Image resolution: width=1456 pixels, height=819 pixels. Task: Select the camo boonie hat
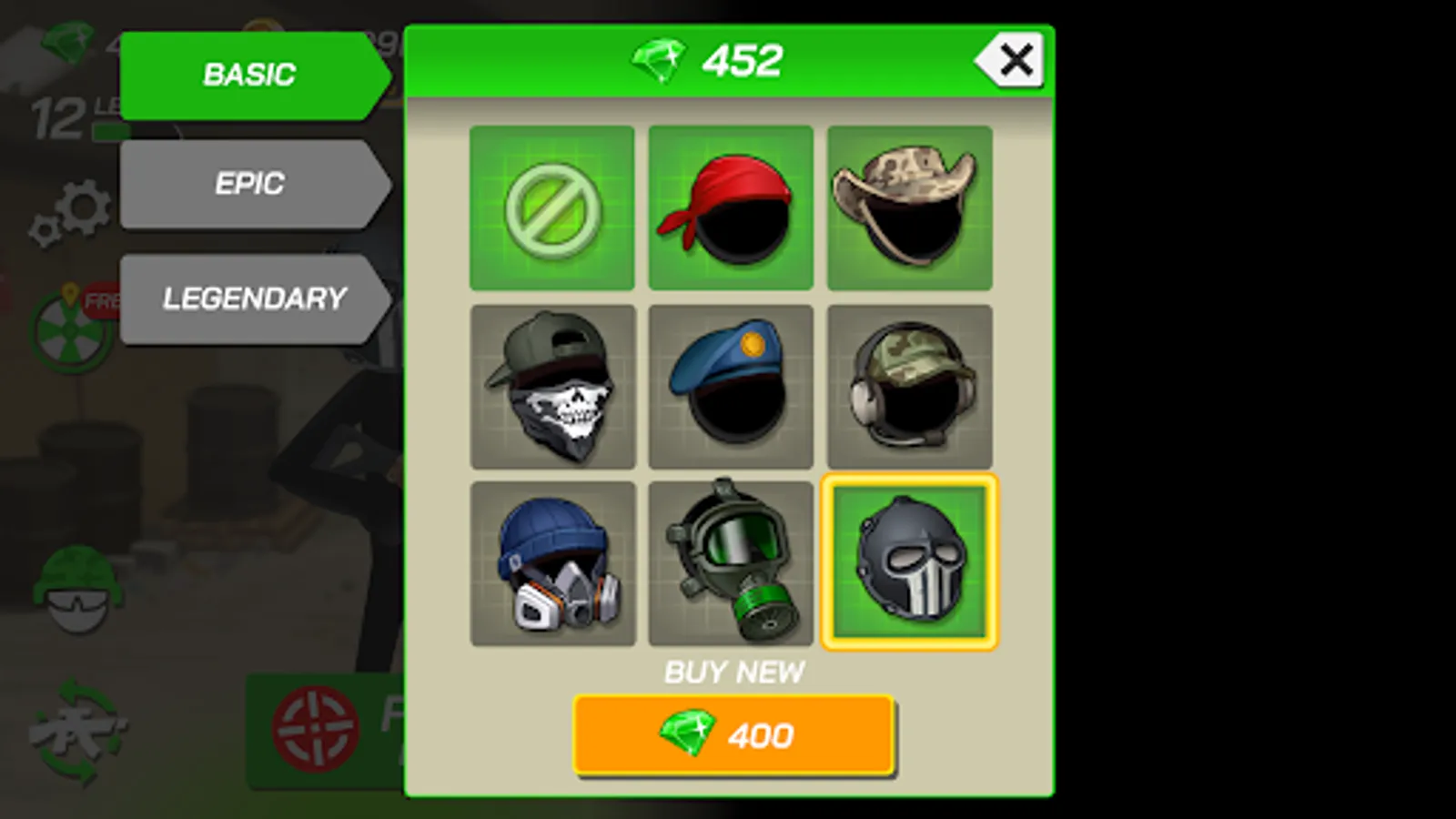(909, 207)
